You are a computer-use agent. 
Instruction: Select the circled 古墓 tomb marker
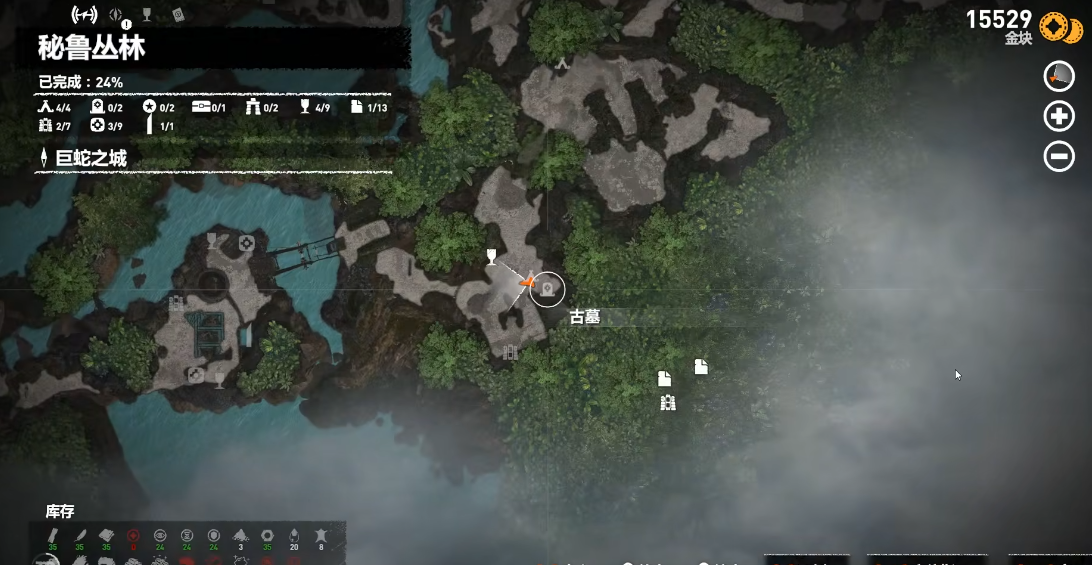tap(547, 289)
